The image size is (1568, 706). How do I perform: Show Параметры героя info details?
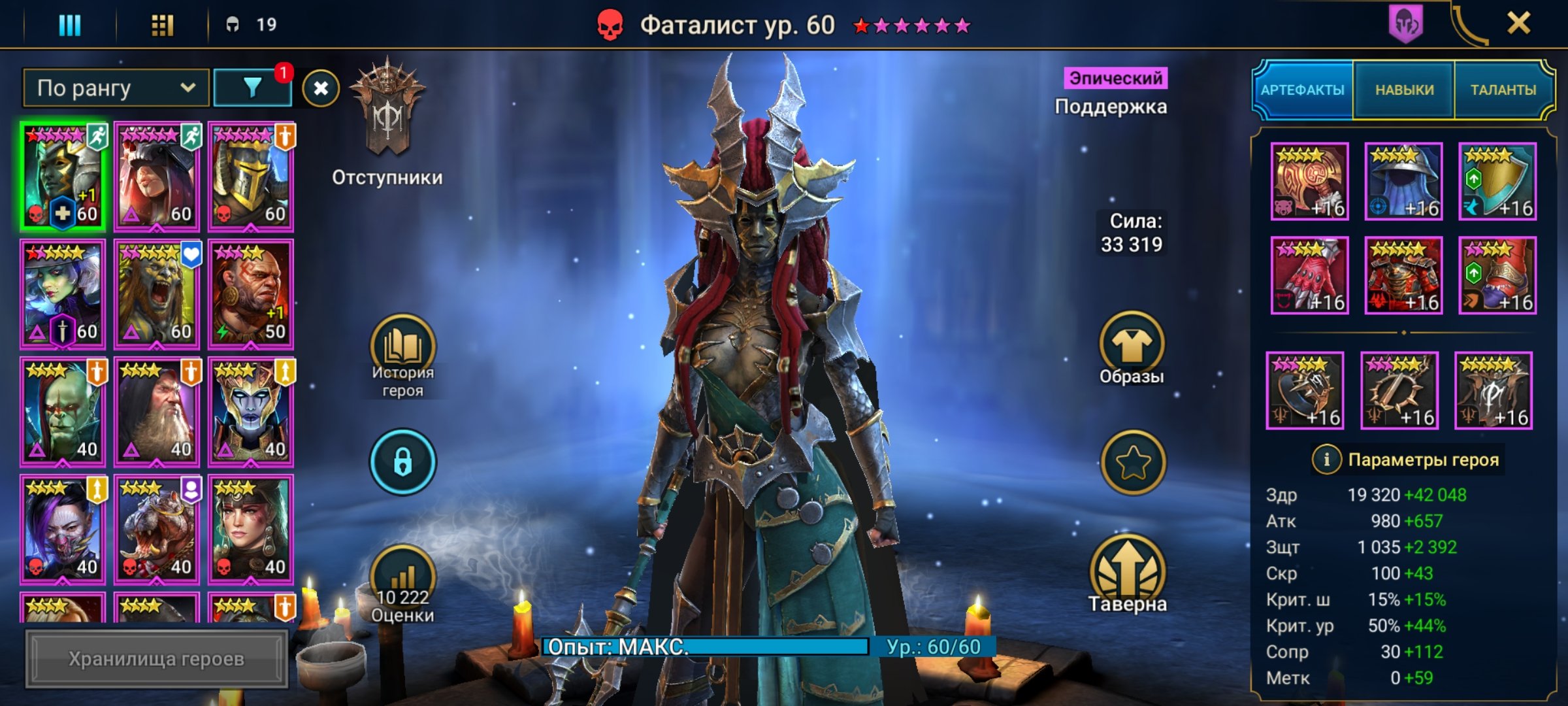coord(1326,460)
